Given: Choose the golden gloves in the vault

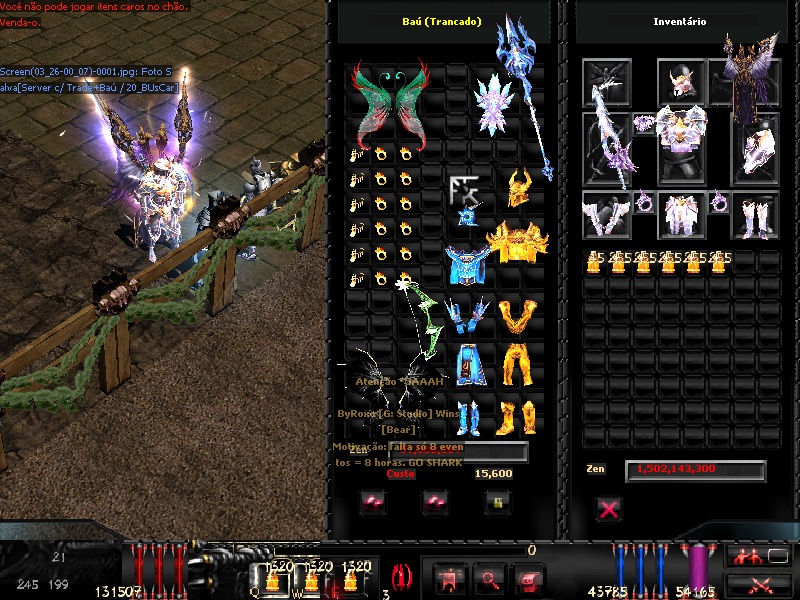Looking at the screenshot, I should [x=518, y=317].
